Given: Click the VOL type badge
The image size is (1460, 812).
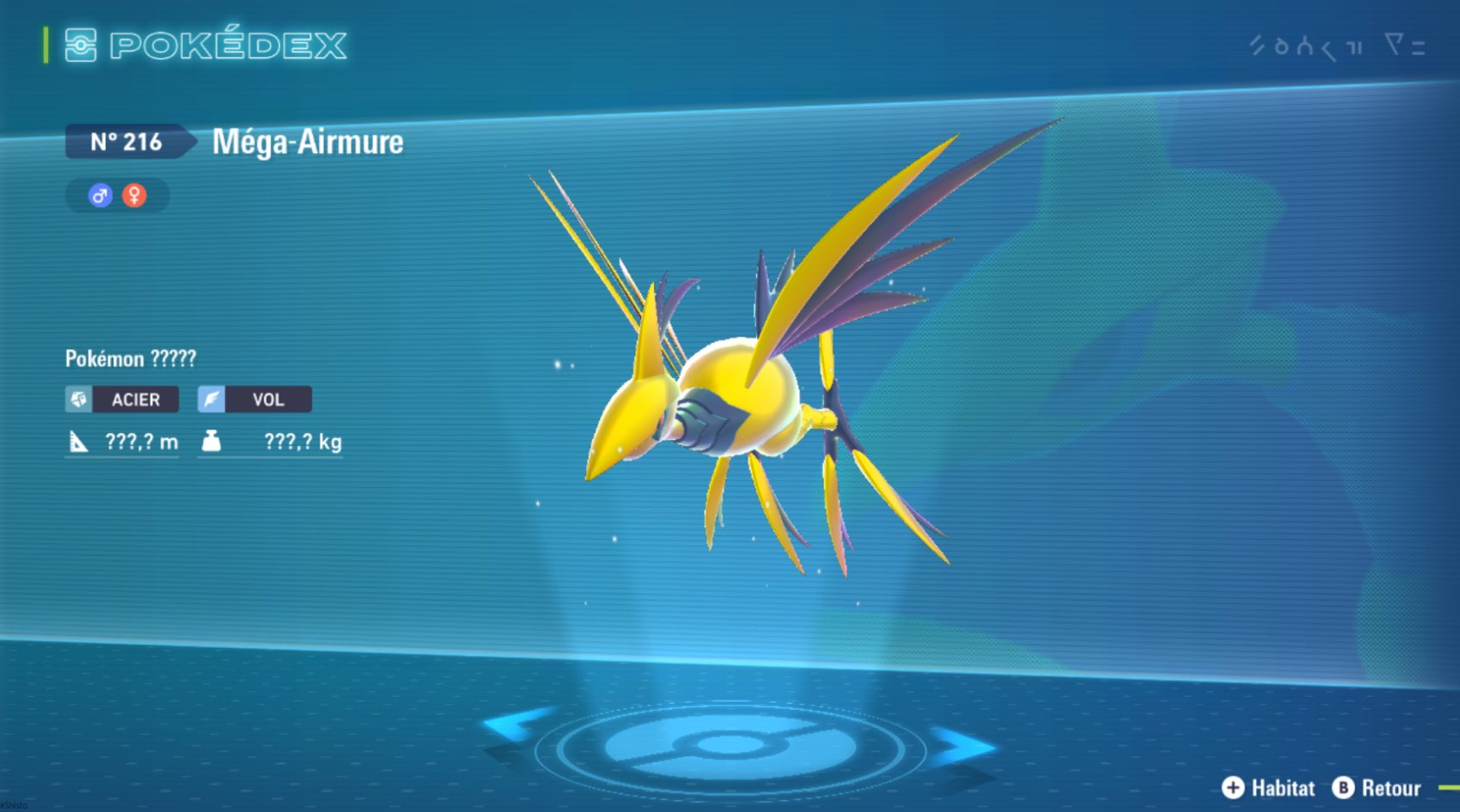Looking at the screenshot, I should point(254,400).
